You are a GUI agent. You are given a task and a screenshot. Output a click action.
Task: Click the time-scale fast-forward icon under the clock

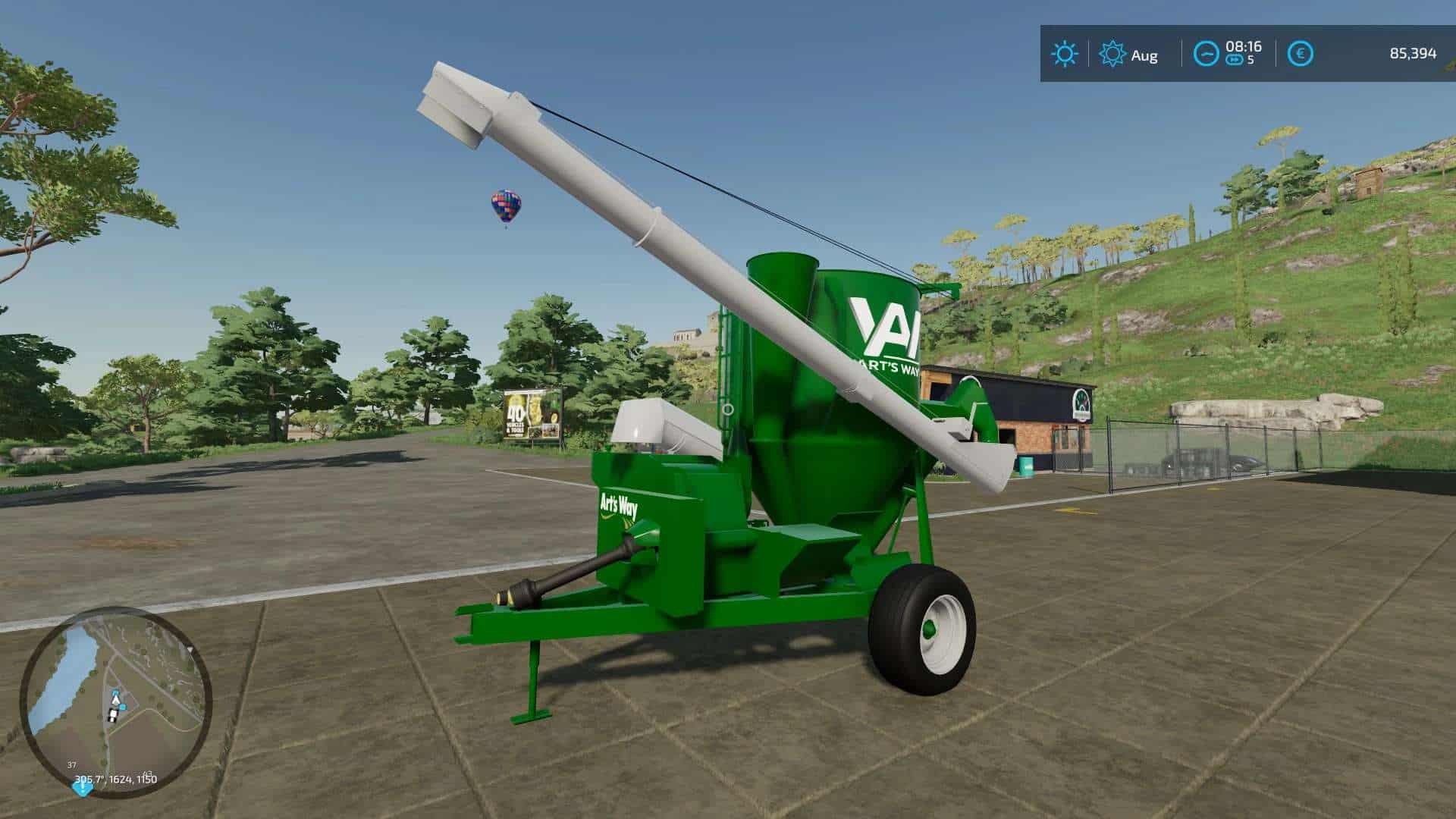point(1235,58)
